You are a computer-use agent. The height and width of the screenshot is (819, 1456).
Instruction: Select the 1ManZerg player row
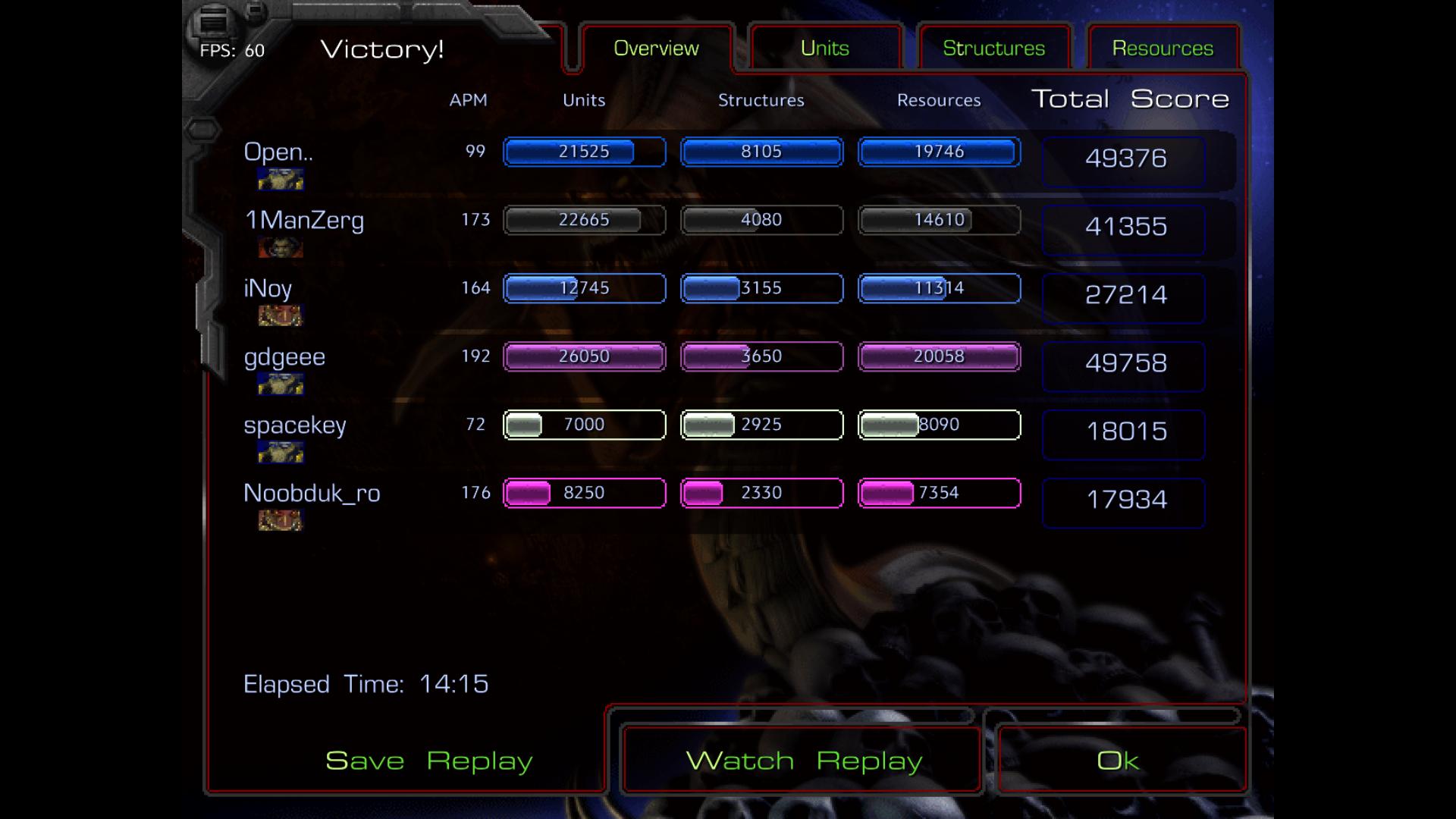304,221
